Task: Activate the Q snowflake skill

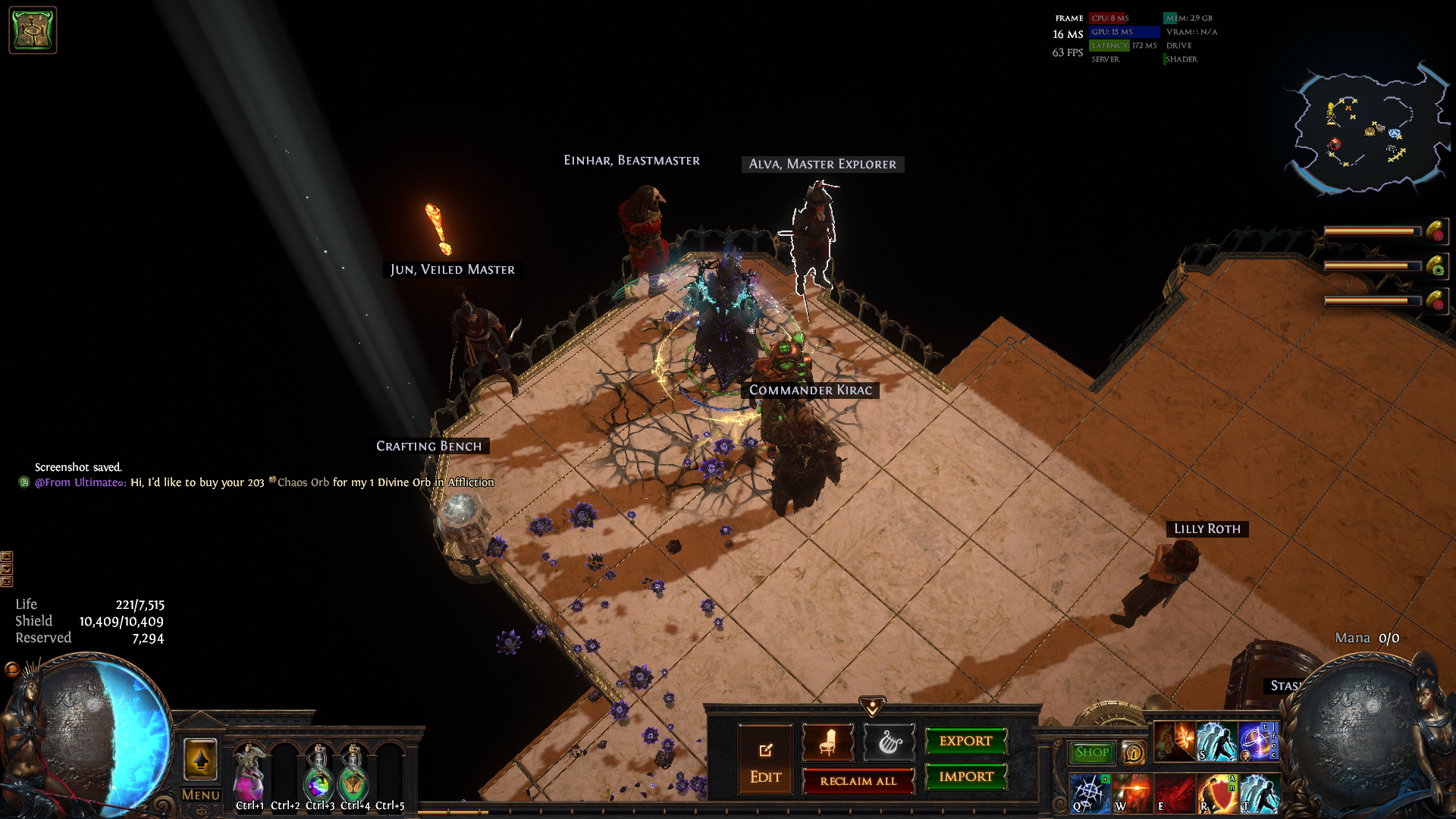Action: 1090,793
